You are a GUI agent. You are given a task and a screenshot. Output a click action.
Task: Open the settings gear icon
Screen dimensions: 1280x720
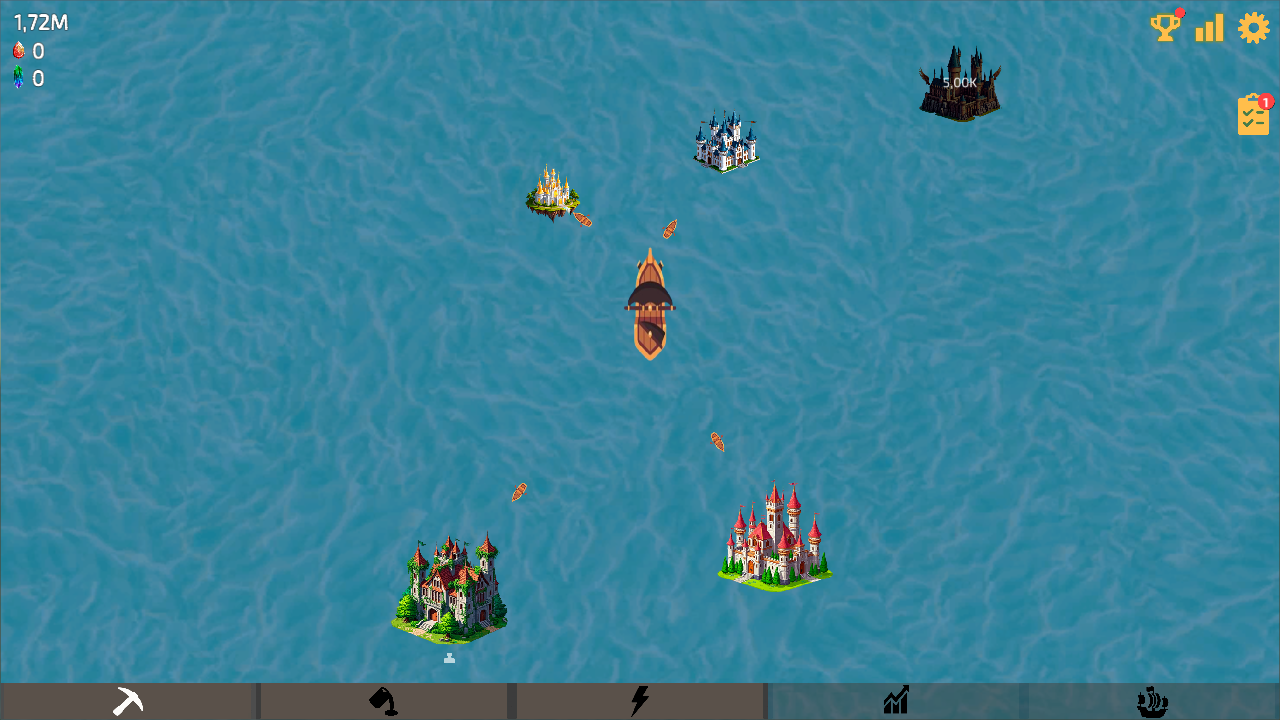coord(1253,28)
